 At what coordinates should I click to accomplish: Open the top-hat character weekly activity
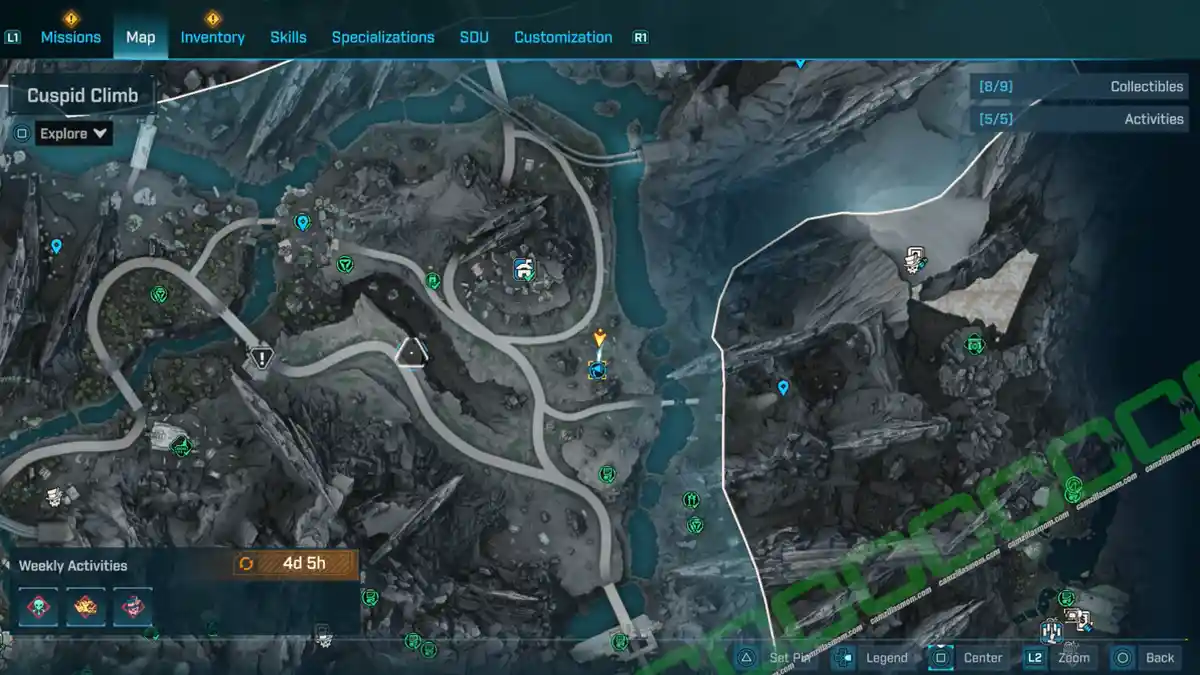(132, 606)
